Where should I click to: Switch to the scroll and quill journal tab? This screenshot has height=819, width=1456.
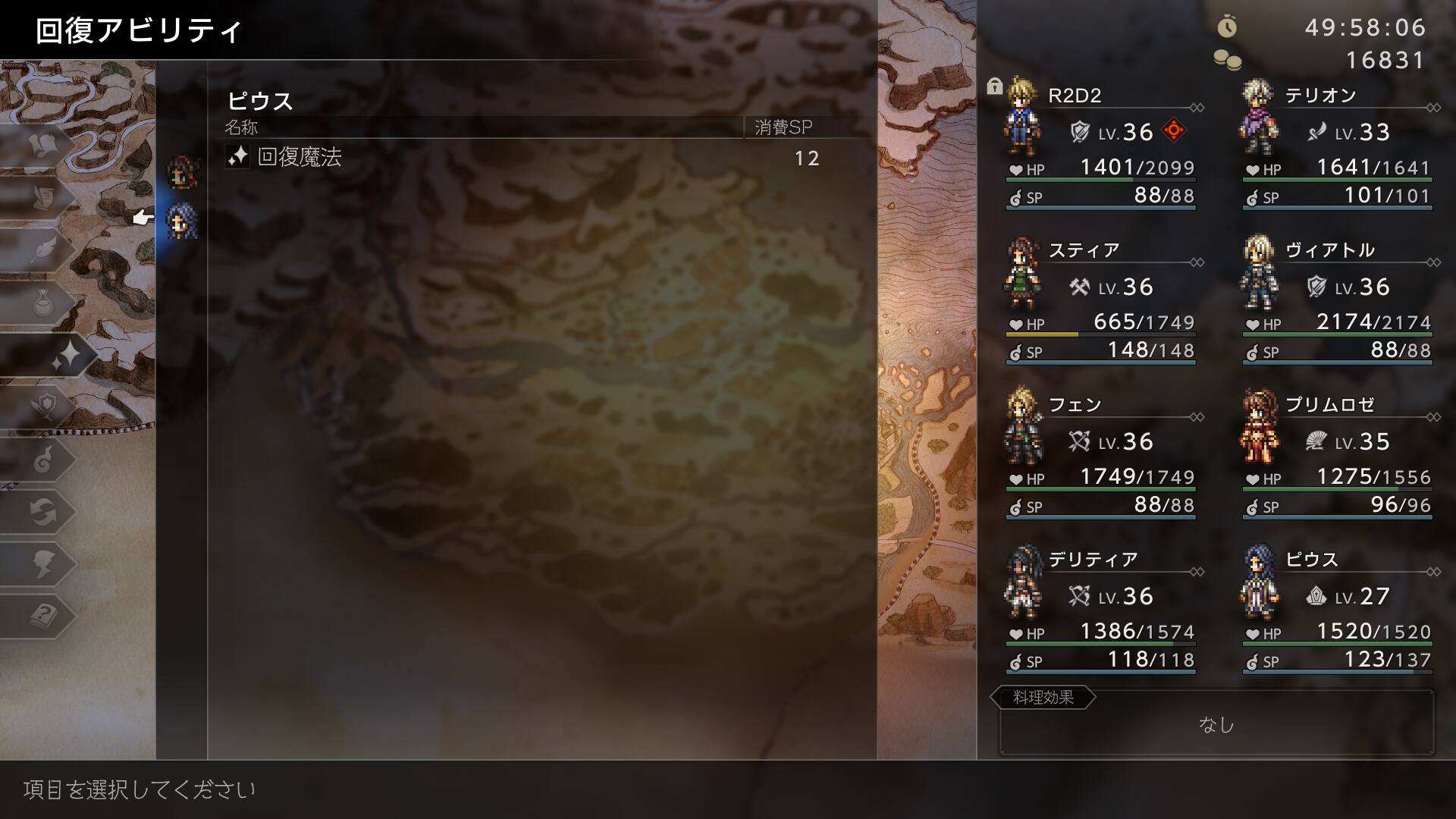click(42, 197)
